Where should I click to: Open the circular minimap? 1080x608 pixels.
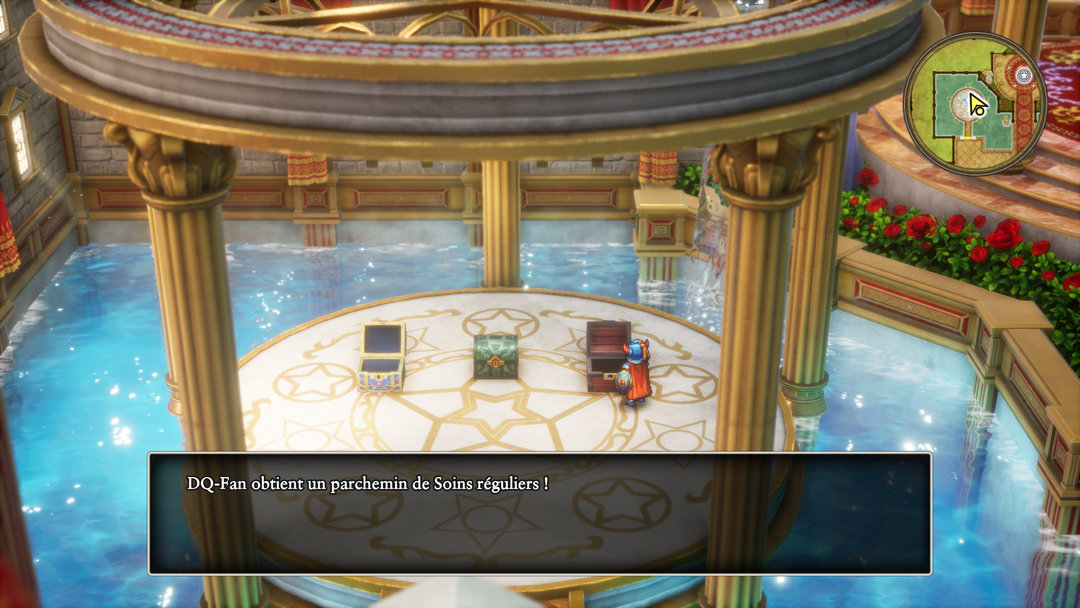click(x=974, y=104)
